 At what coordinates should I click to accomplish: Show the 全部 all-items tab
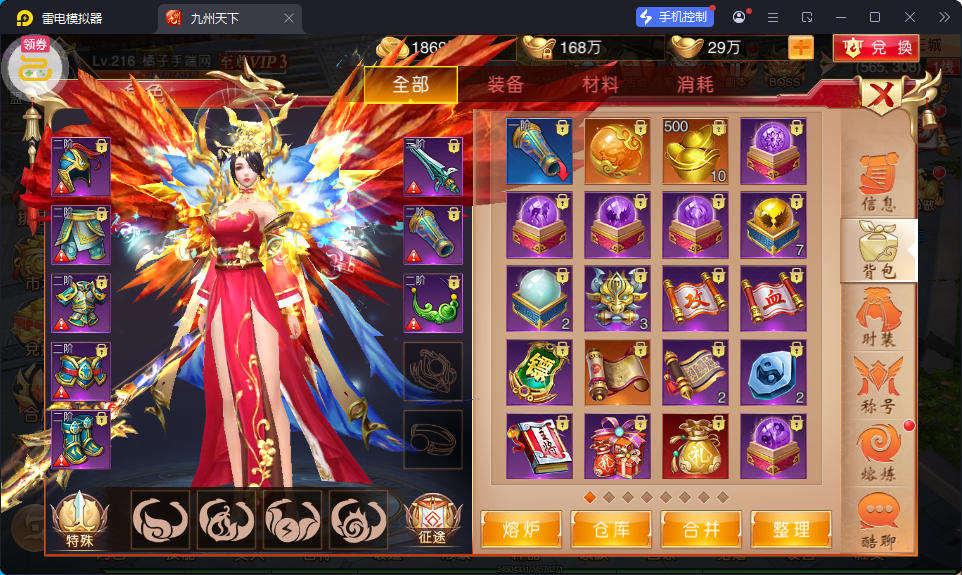pos(410,85)
